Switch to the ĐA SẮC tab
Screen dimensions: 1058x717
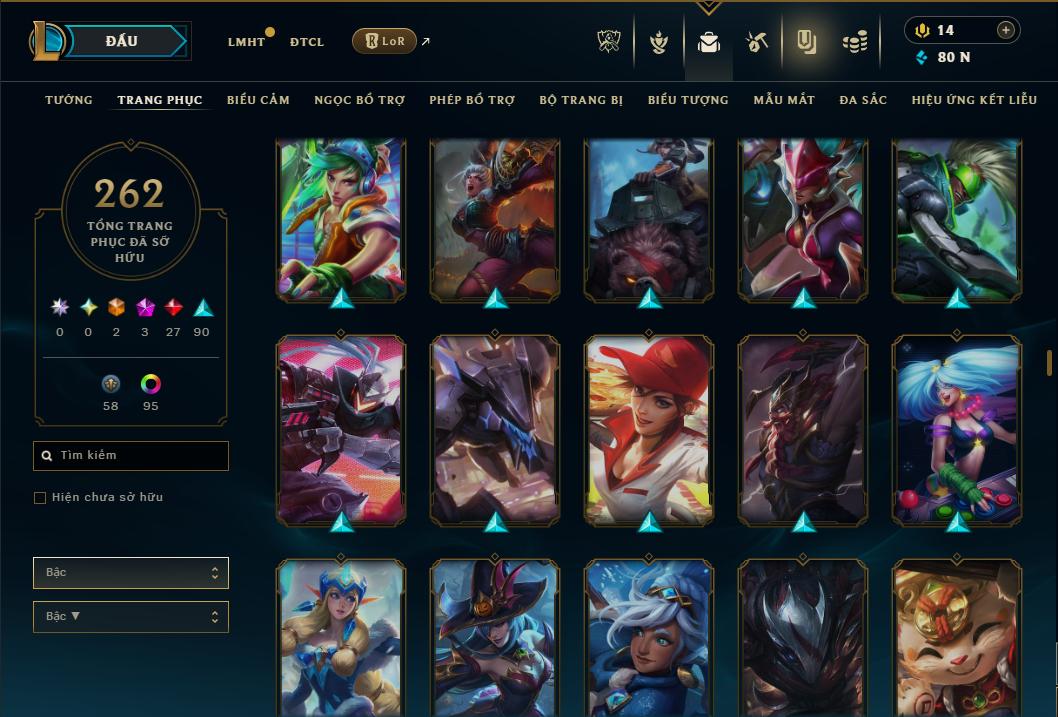(x=863, y=100)
